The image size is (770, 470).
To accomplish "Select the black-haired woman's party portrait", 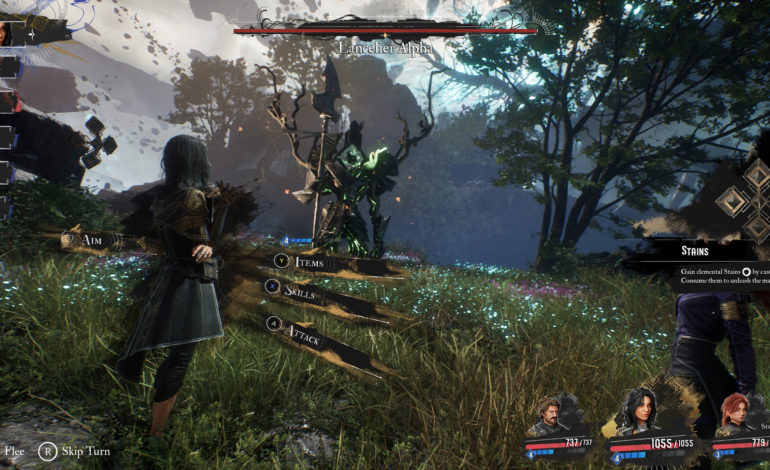I will pos(640,412).
